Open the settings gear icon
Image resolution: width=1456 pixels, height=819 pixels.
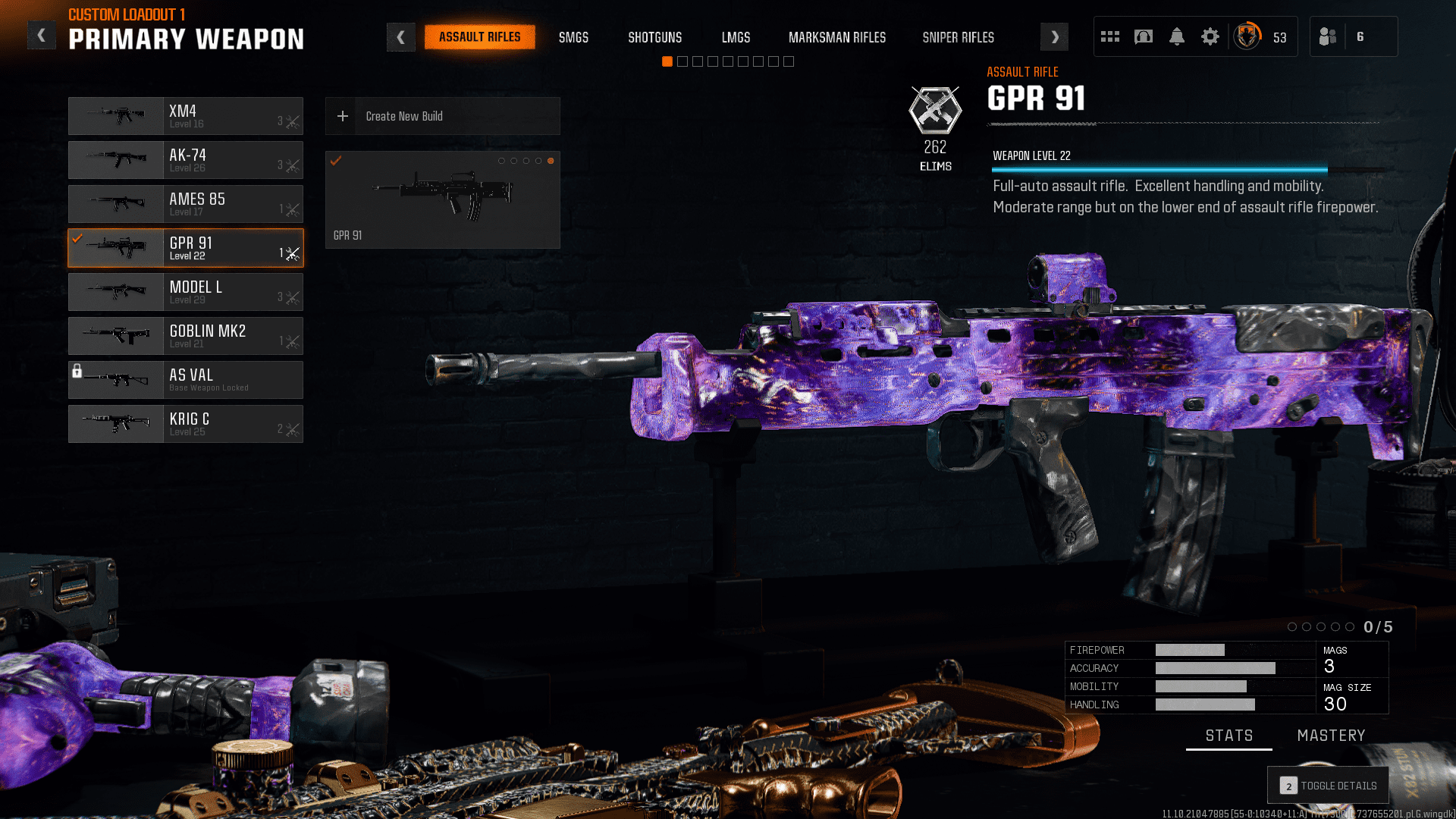point(1210,36)
